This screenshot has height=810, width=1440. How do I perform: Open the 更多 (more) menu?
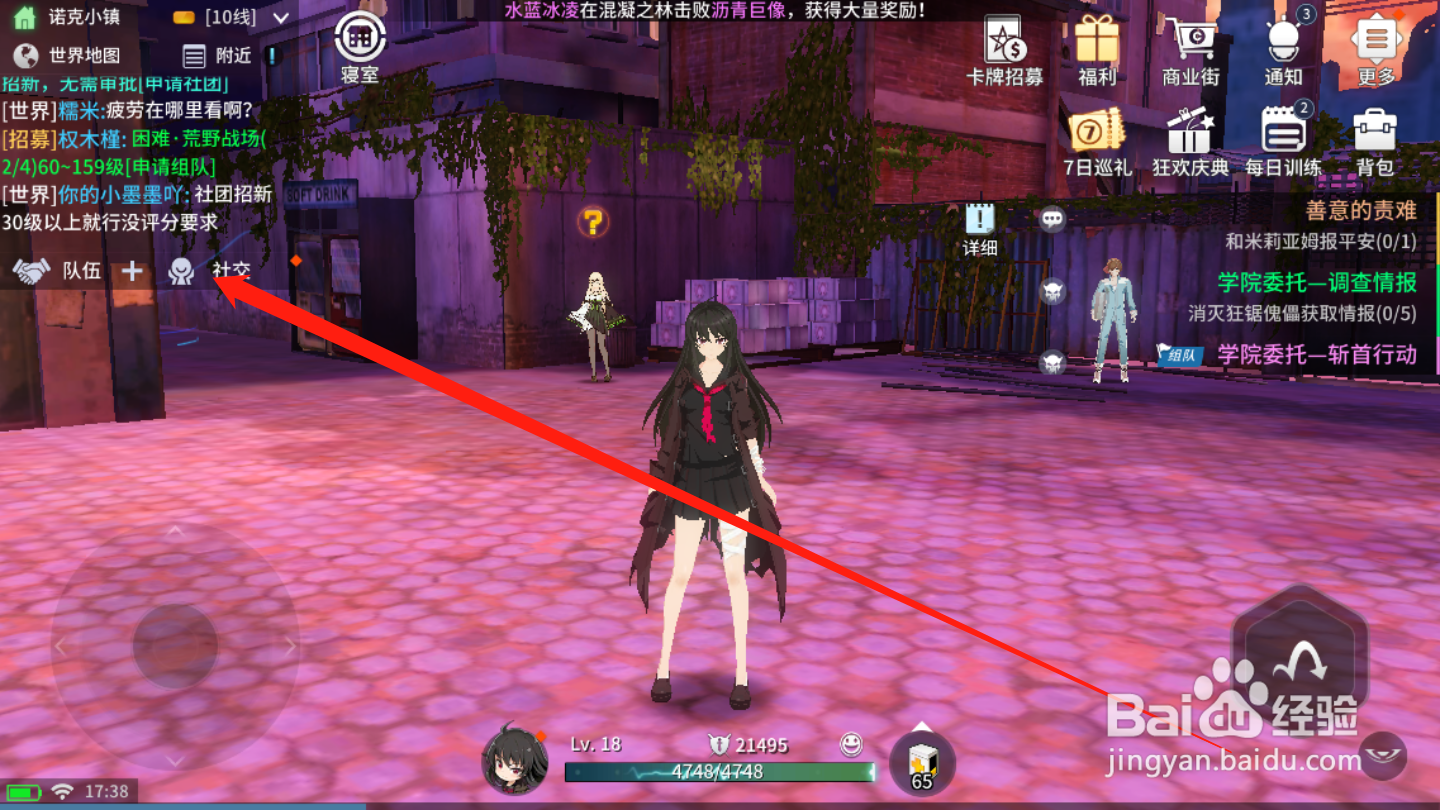(x=1376, y=42)
